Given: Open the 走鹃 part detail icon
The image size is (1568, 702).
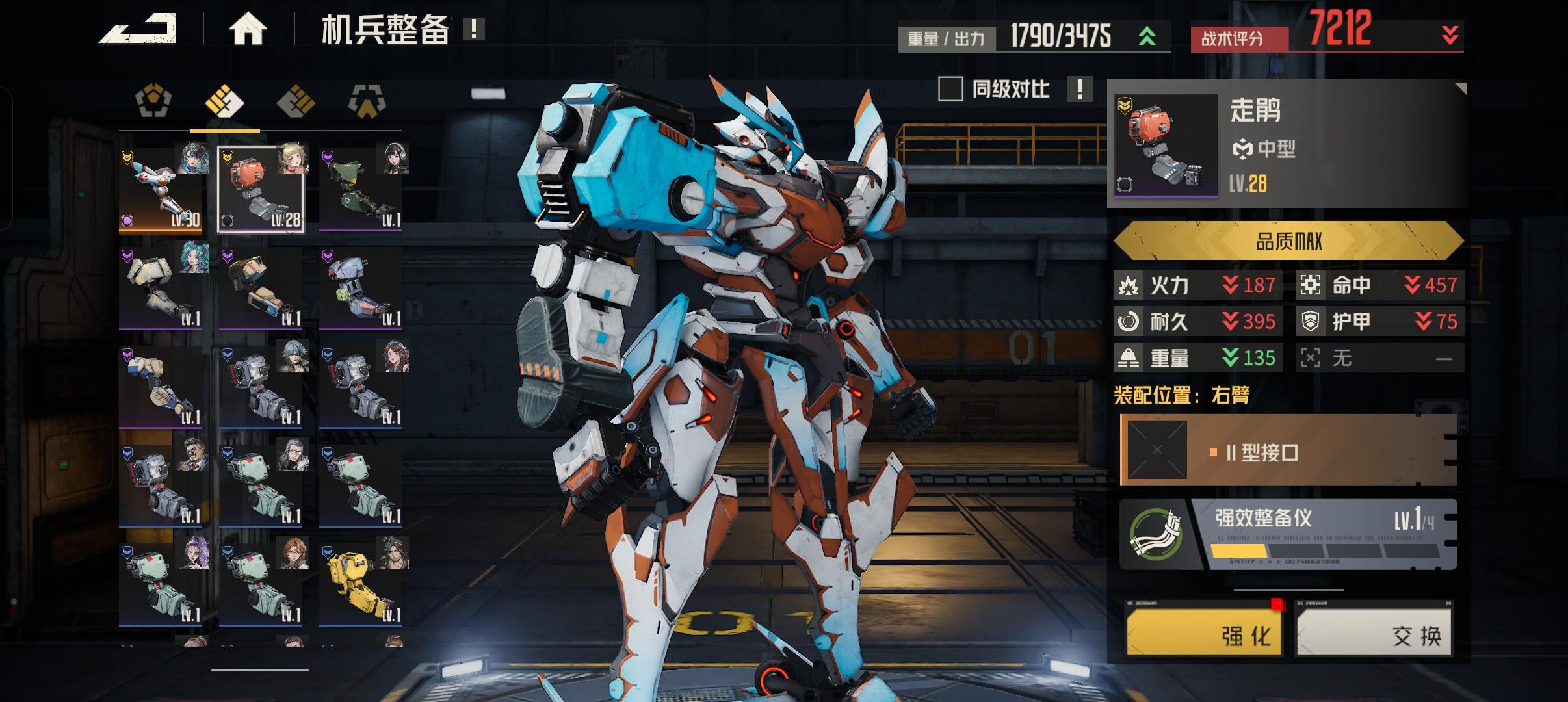Looking at the screenshot, I should [x=1166, y=145].
